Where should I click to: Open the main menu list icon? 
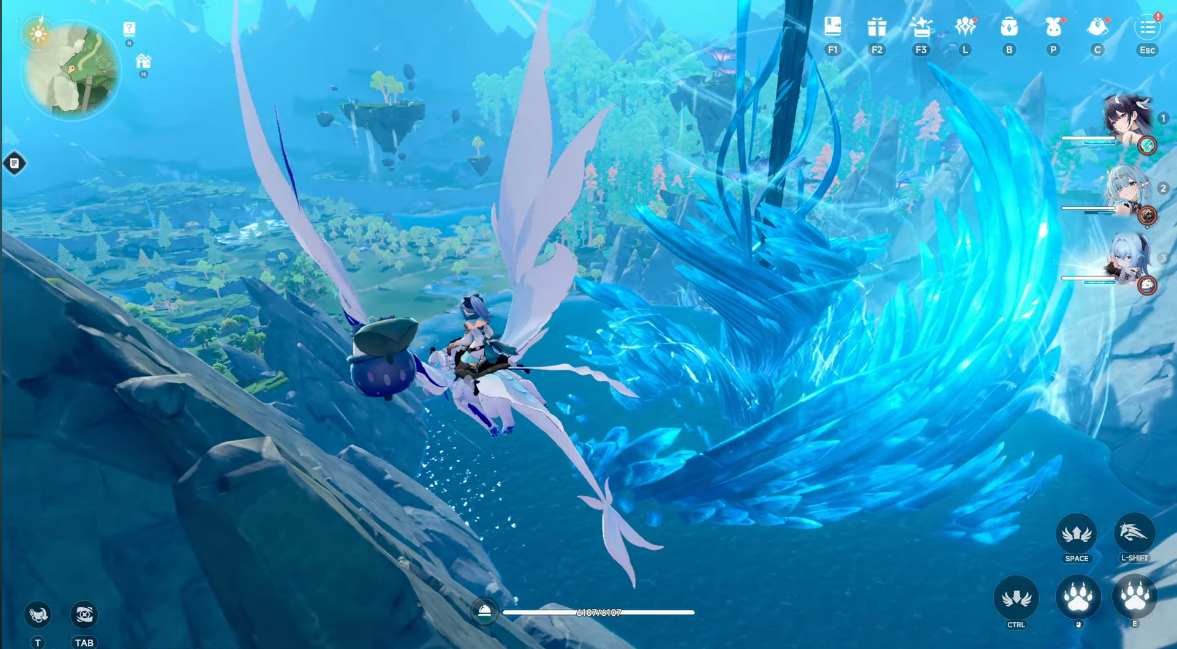(1147, 27)
